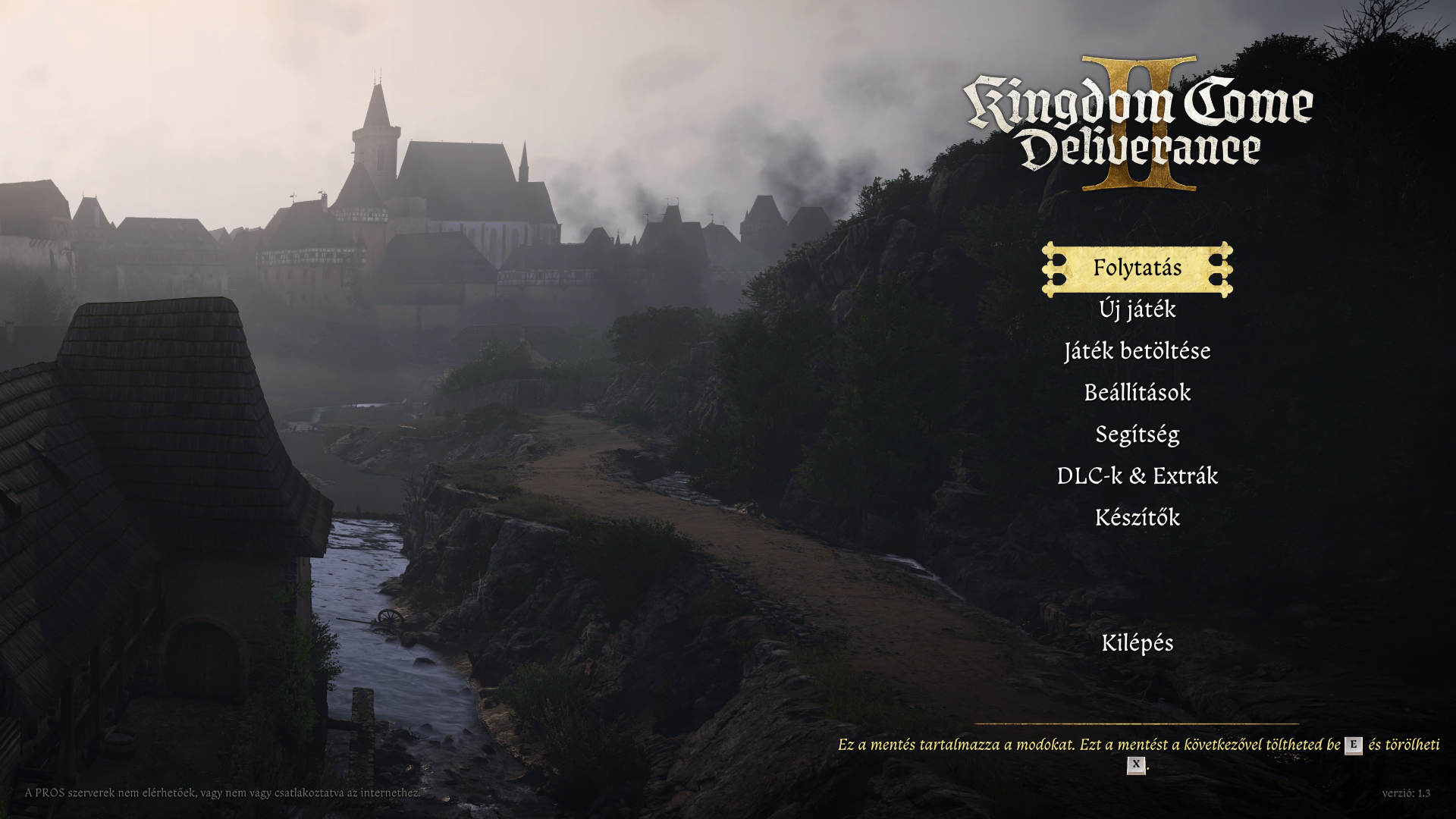The width and height of the screenshot is (1456, 819).
Task: Open the Beállítások settings menu
Action: 1137,393
